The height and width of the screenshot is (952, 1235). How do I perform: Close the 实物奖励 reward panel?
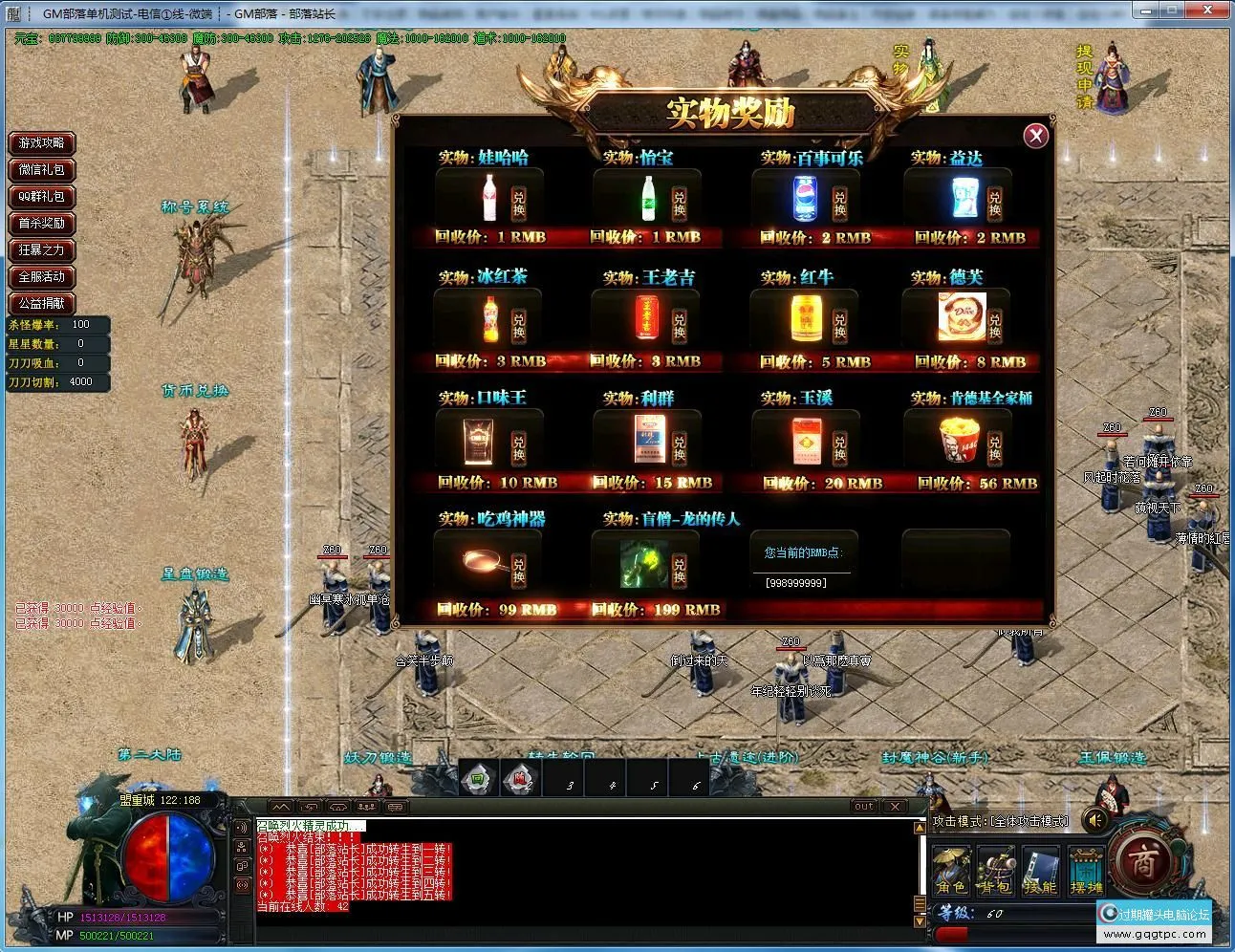tap(1035, 136)
